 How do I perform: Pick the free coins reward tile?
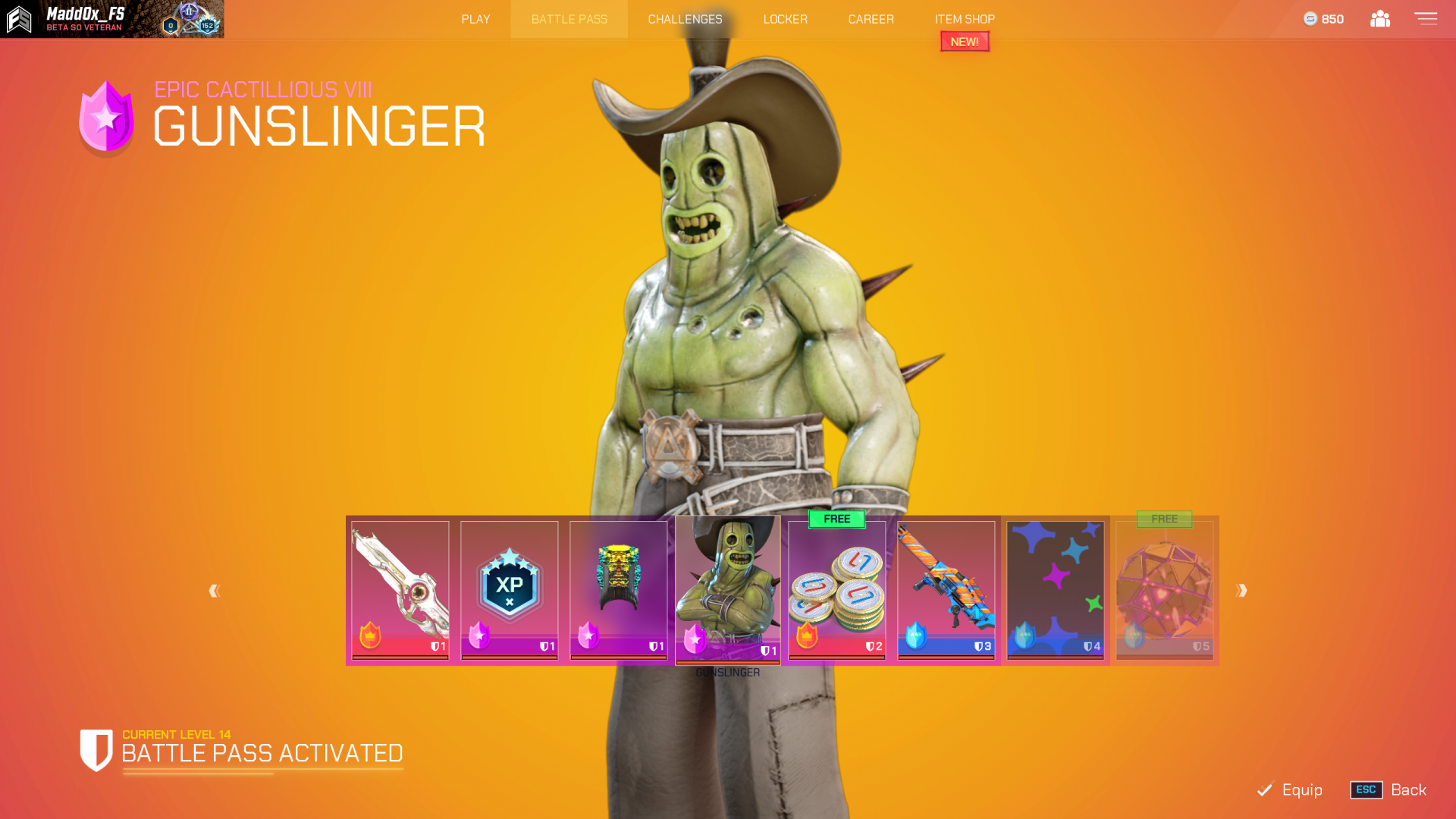(837, 590)
